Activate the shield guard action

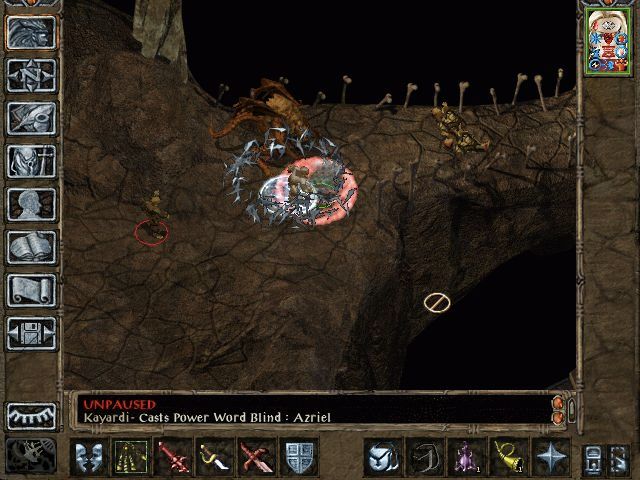pos(299,458)
